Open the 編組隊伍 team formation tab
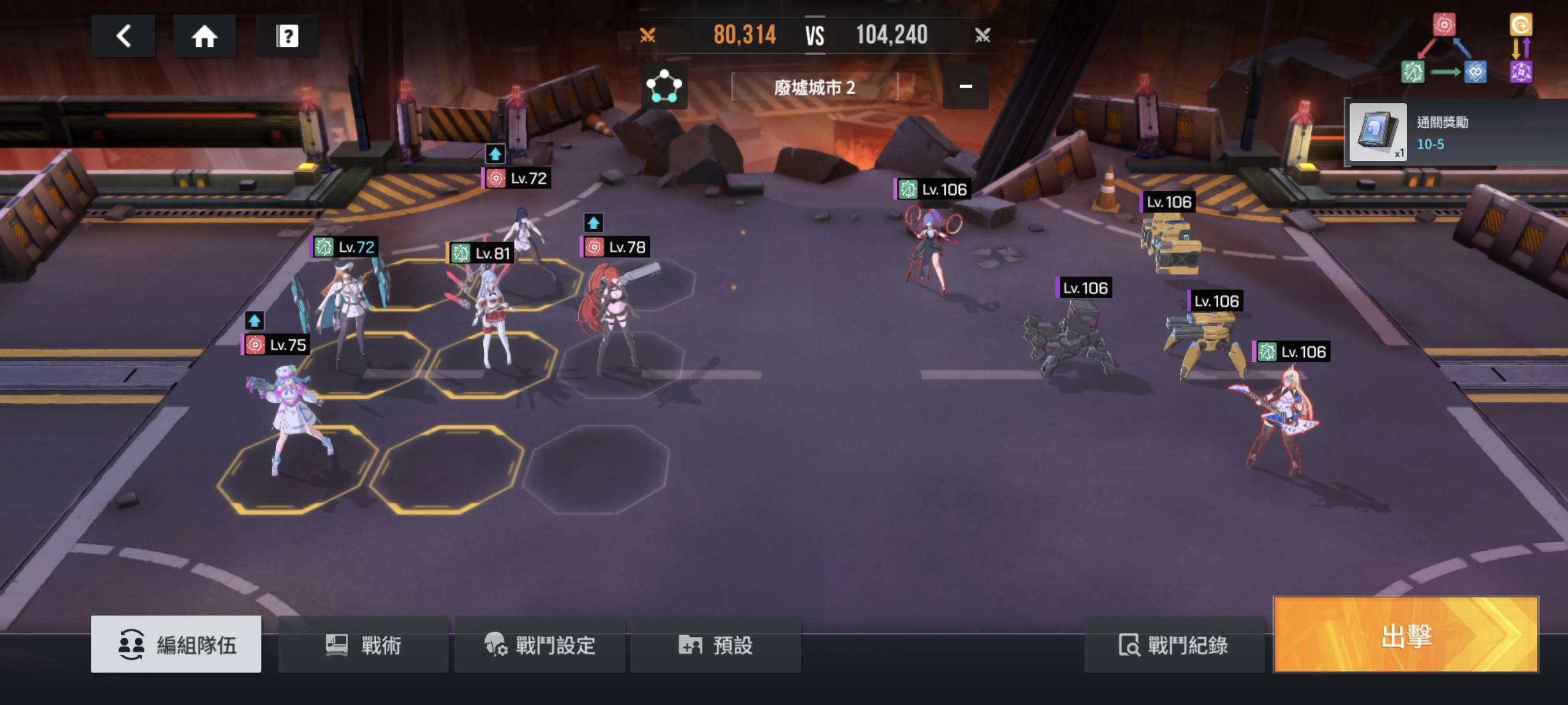1568x705 pixels. click(176, 644)
